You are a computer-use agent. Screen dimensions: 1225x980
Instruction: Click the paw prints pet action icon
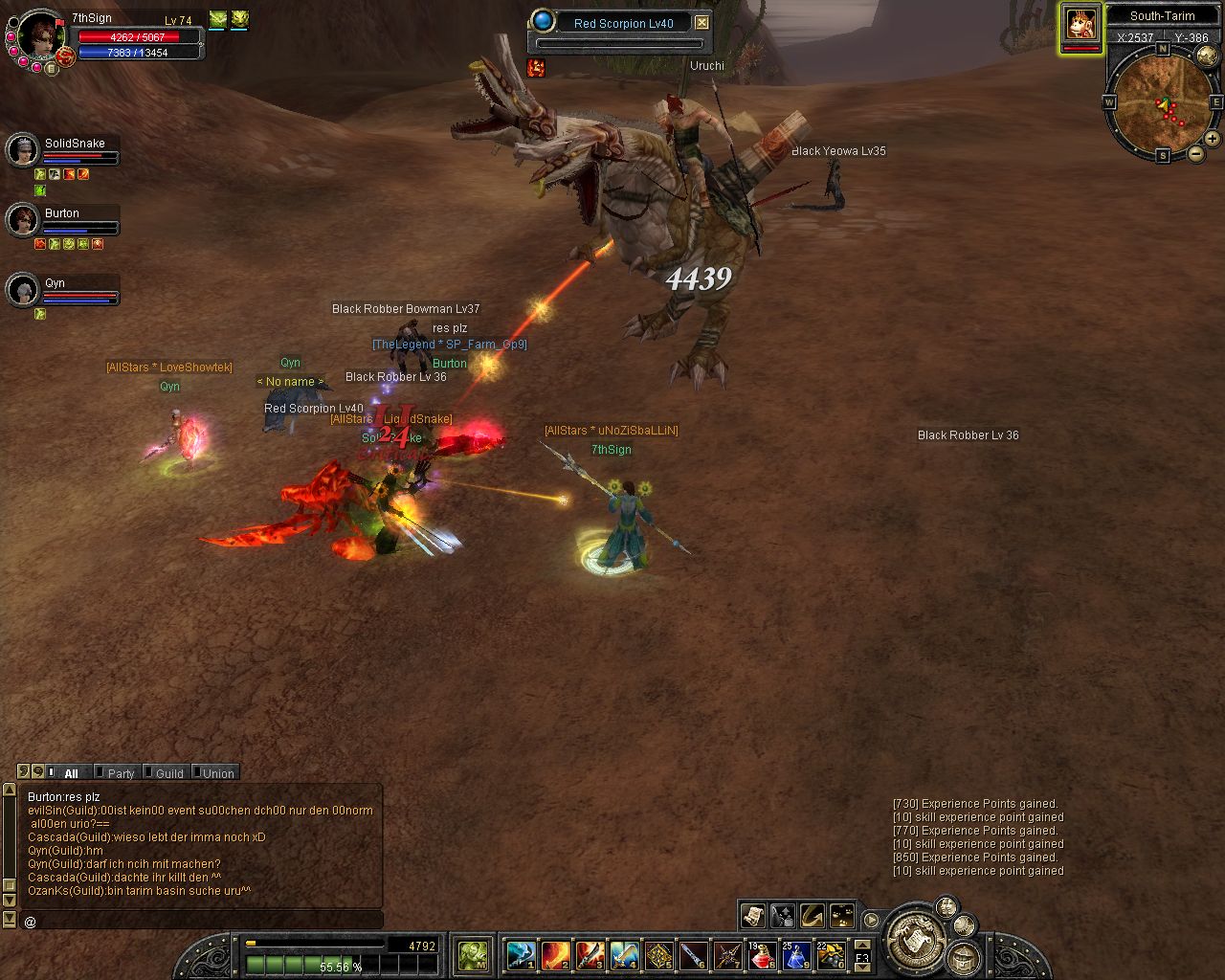pyautogui.click(x=842, y=915)
